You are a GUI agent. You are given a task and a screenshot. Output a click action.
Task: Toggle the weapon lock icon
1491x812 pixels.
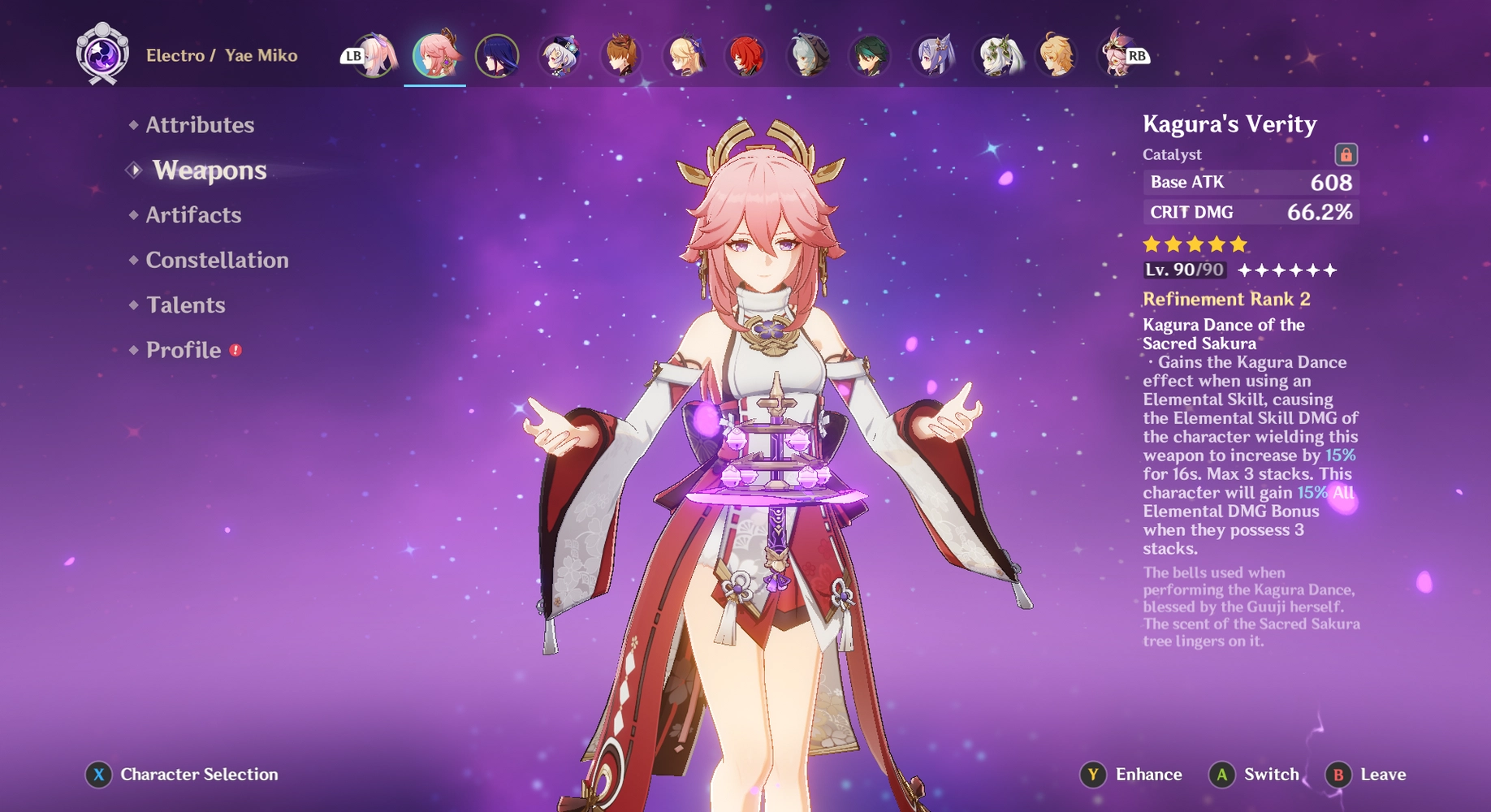point(1344,153)
